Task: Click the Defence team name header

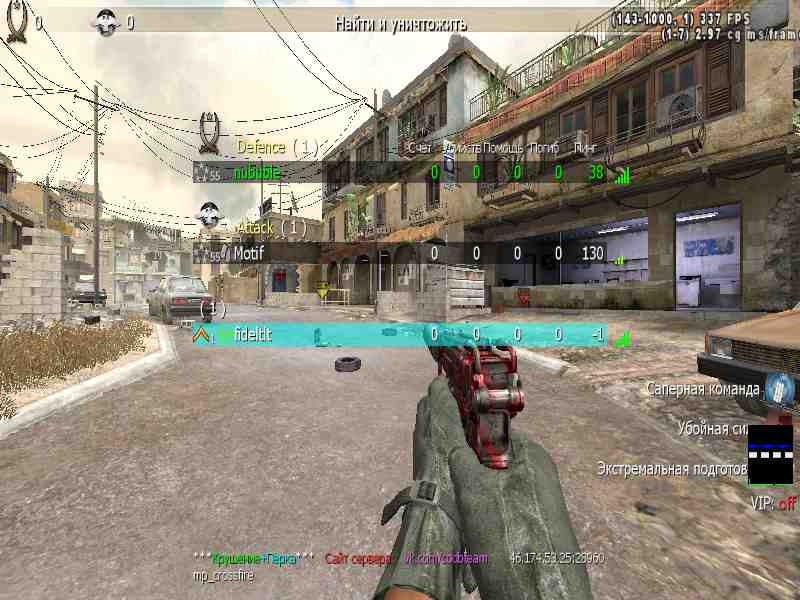Action: click(261, 147)
